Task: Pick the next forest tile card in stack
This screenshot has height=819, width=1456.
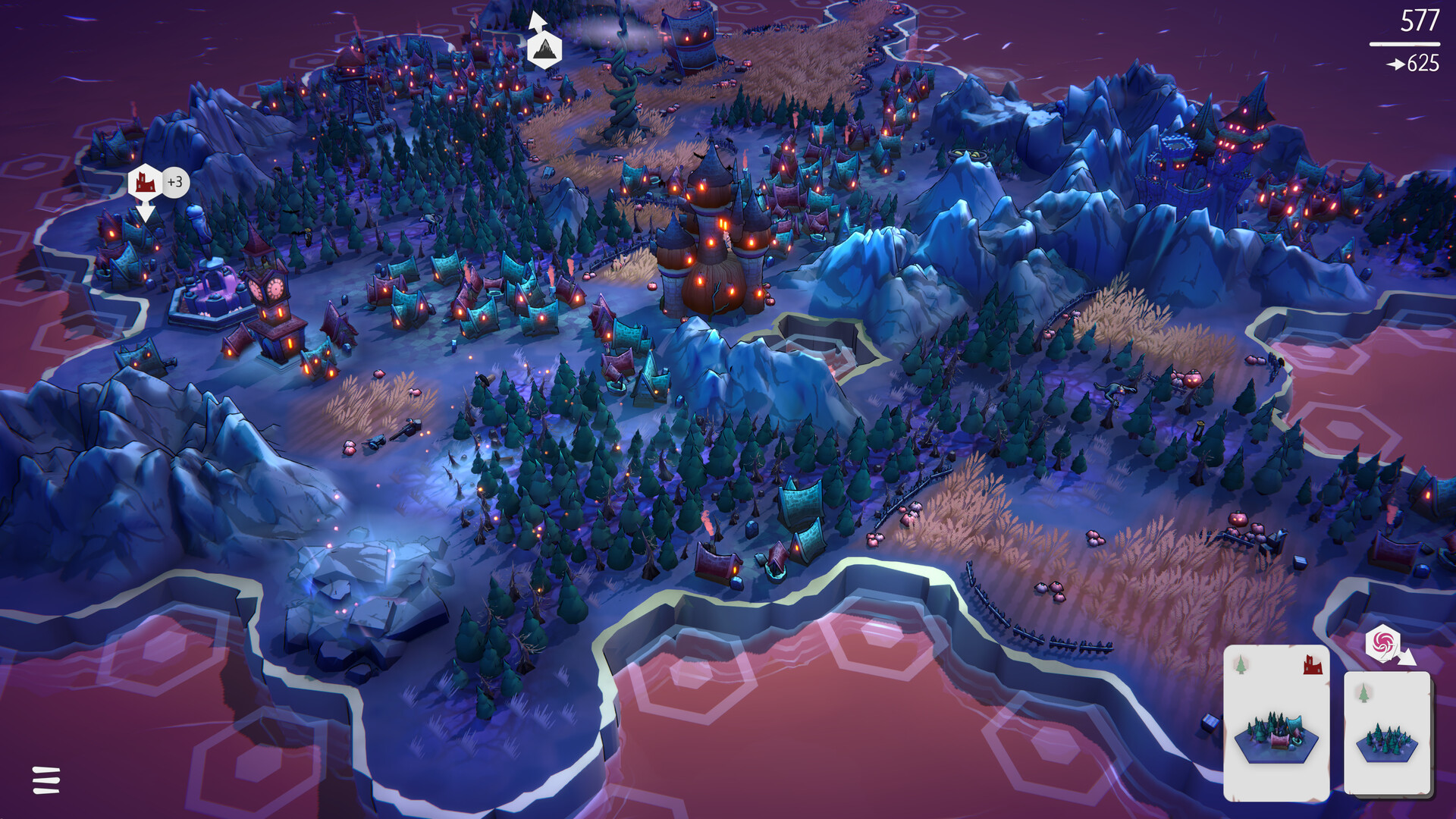Action: coord(1387,733)
